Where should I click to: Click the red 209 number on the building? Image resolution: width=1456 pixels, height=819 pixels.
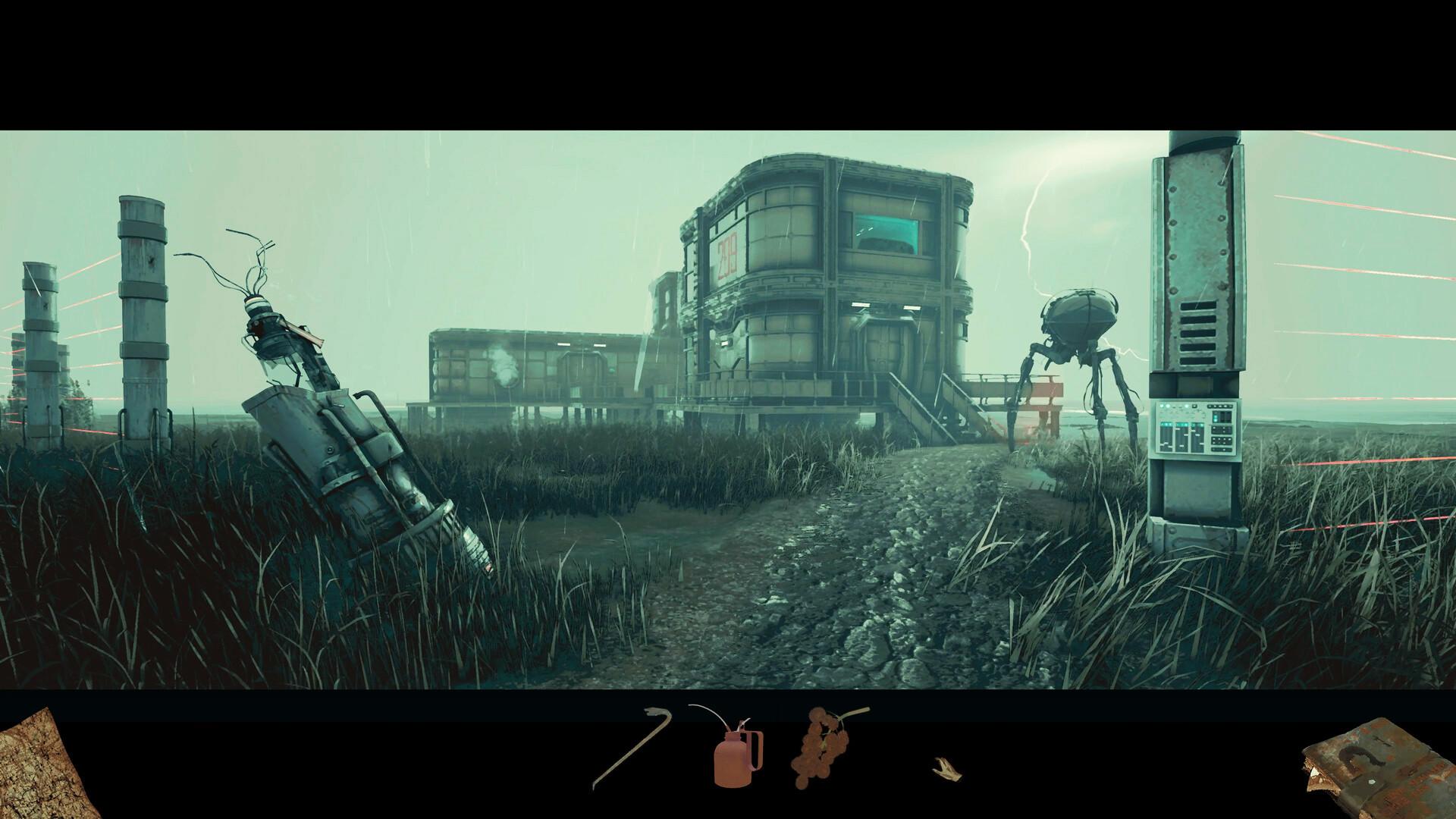click(x=726, y=253)
